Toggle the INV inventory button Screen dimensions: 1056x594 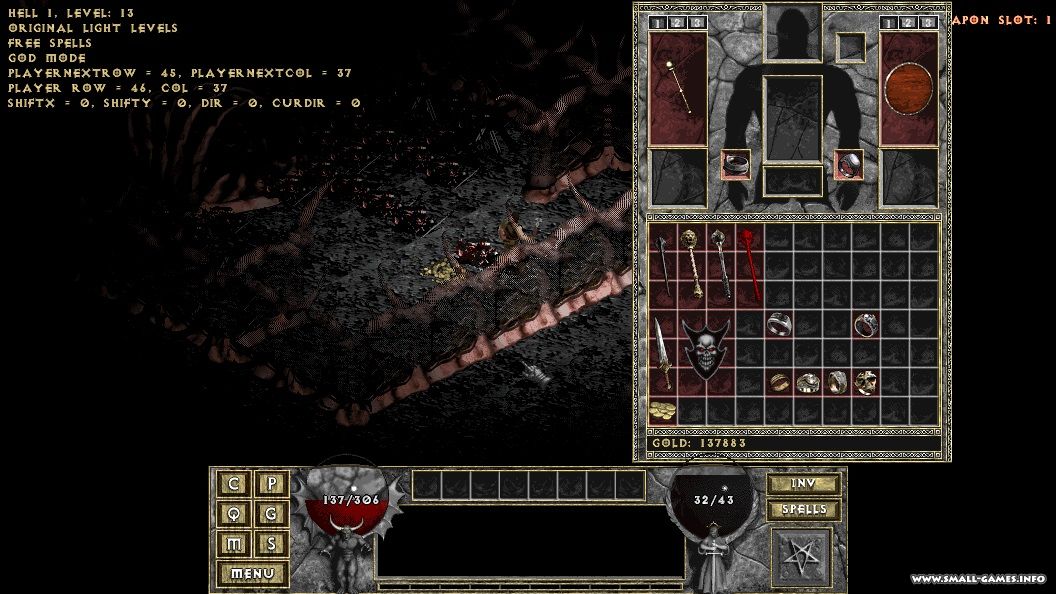click(803, 484)
